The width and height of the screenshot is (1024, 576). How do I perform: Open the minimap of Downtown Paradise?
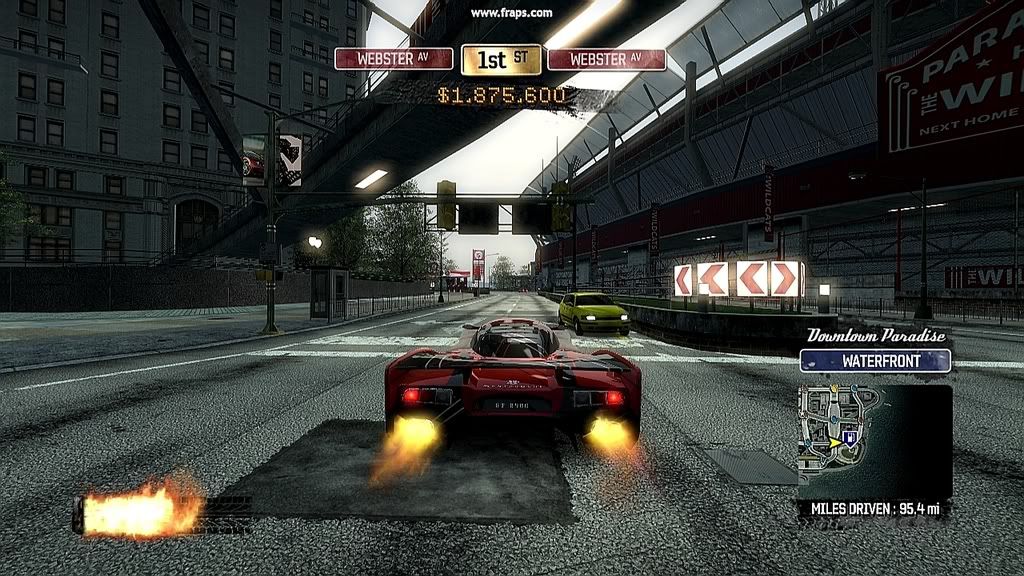click(x=874, y=441)
